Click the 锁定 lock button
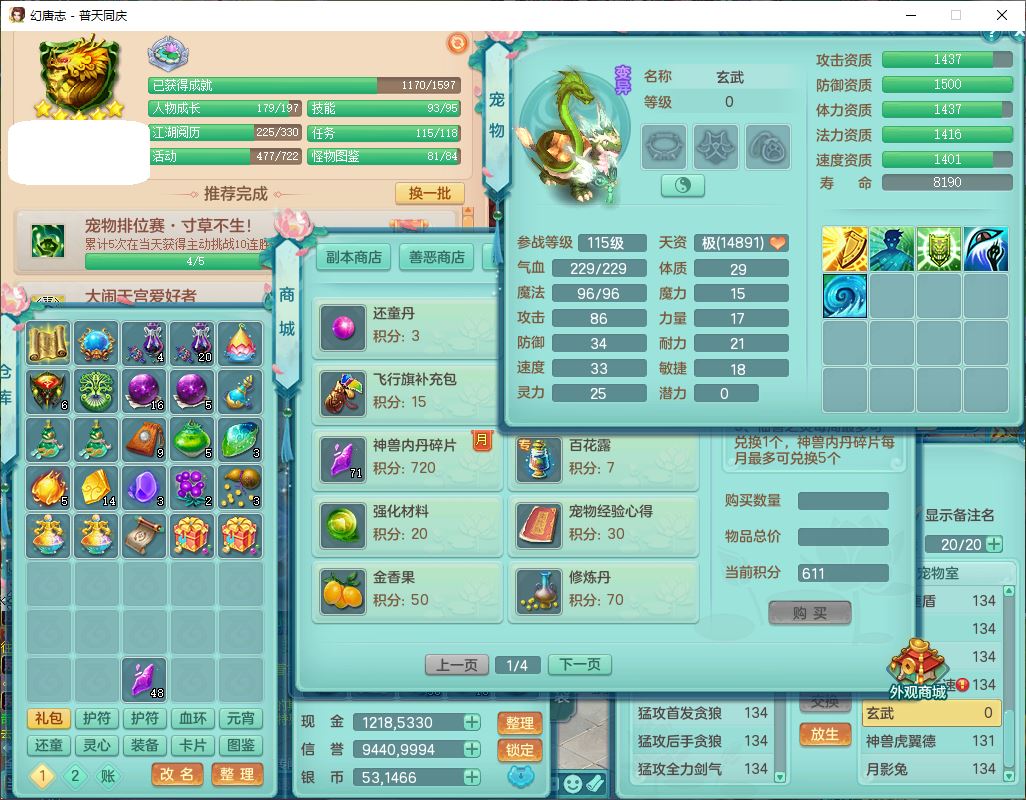Screen dimensions: 1026x800 coord(519,750)
